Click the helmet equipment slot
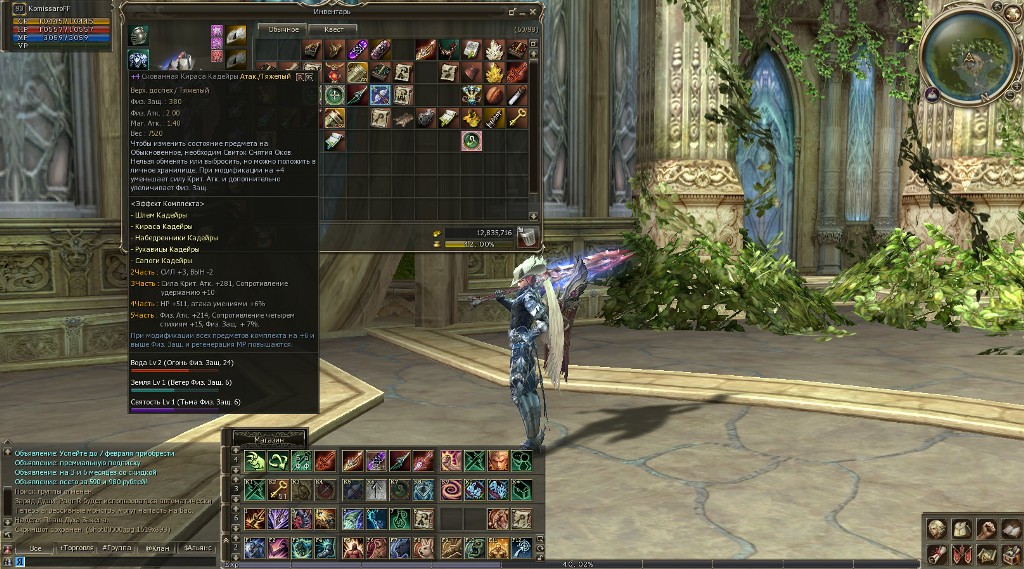This screenshot has width=1024, height=569. click(139, 36)
